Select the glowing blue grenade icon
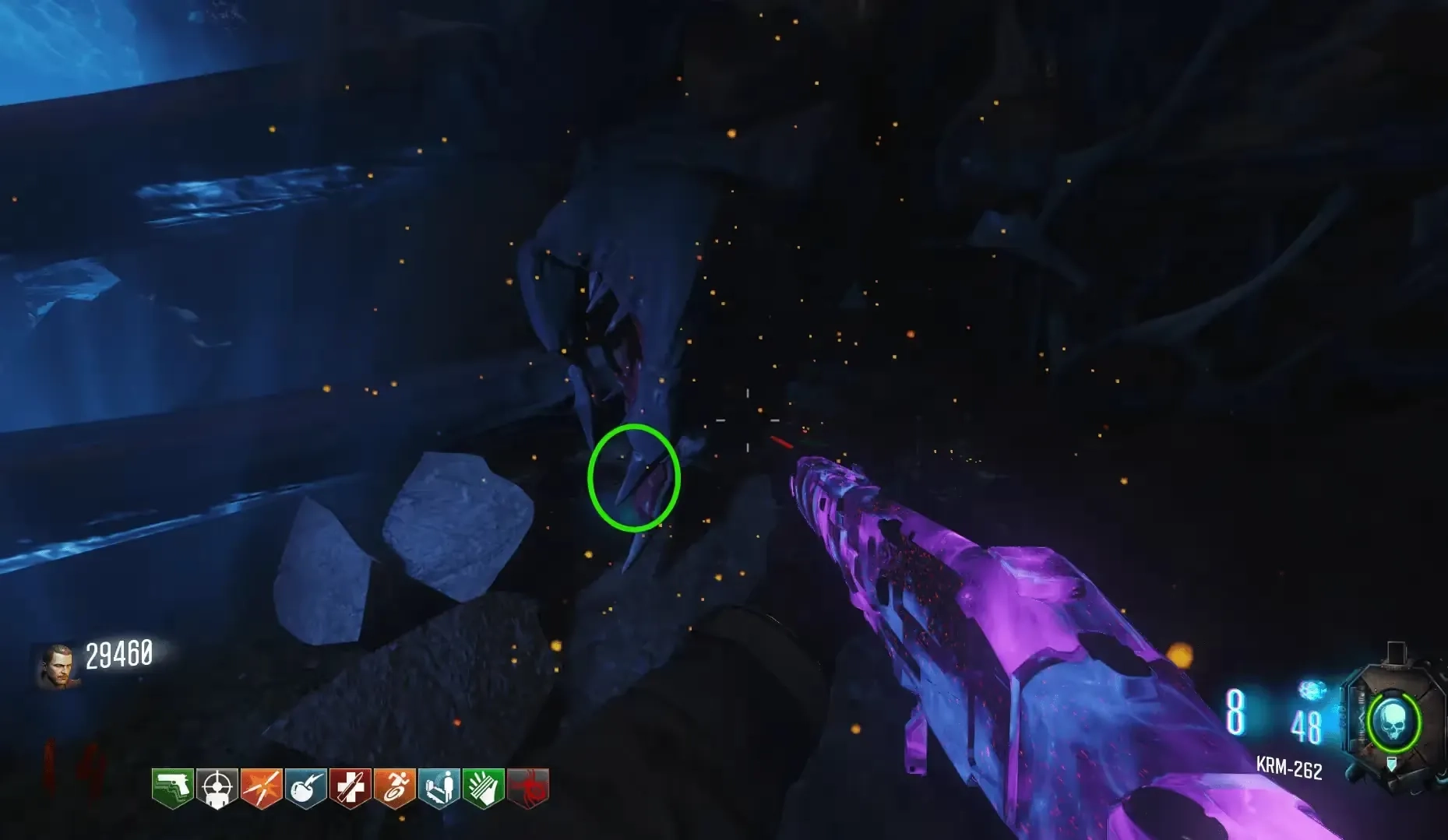The height and width of the screenshot is (840, 1448). 1312,691
